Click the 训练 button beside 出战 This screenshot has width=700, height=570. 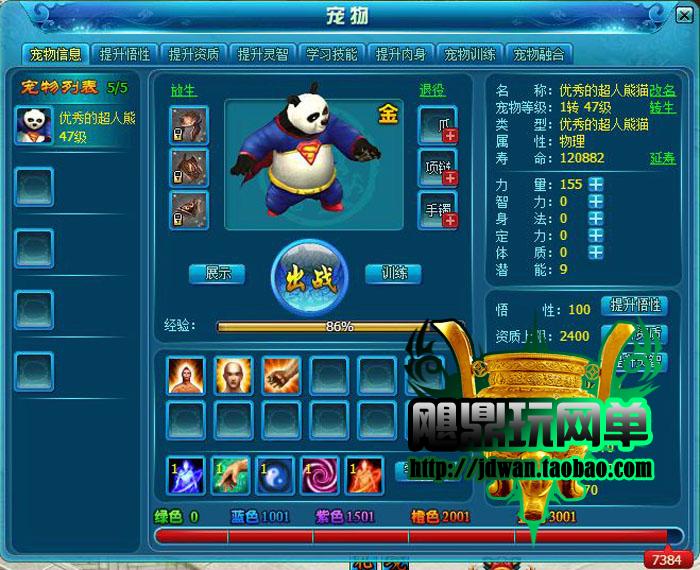393,273
